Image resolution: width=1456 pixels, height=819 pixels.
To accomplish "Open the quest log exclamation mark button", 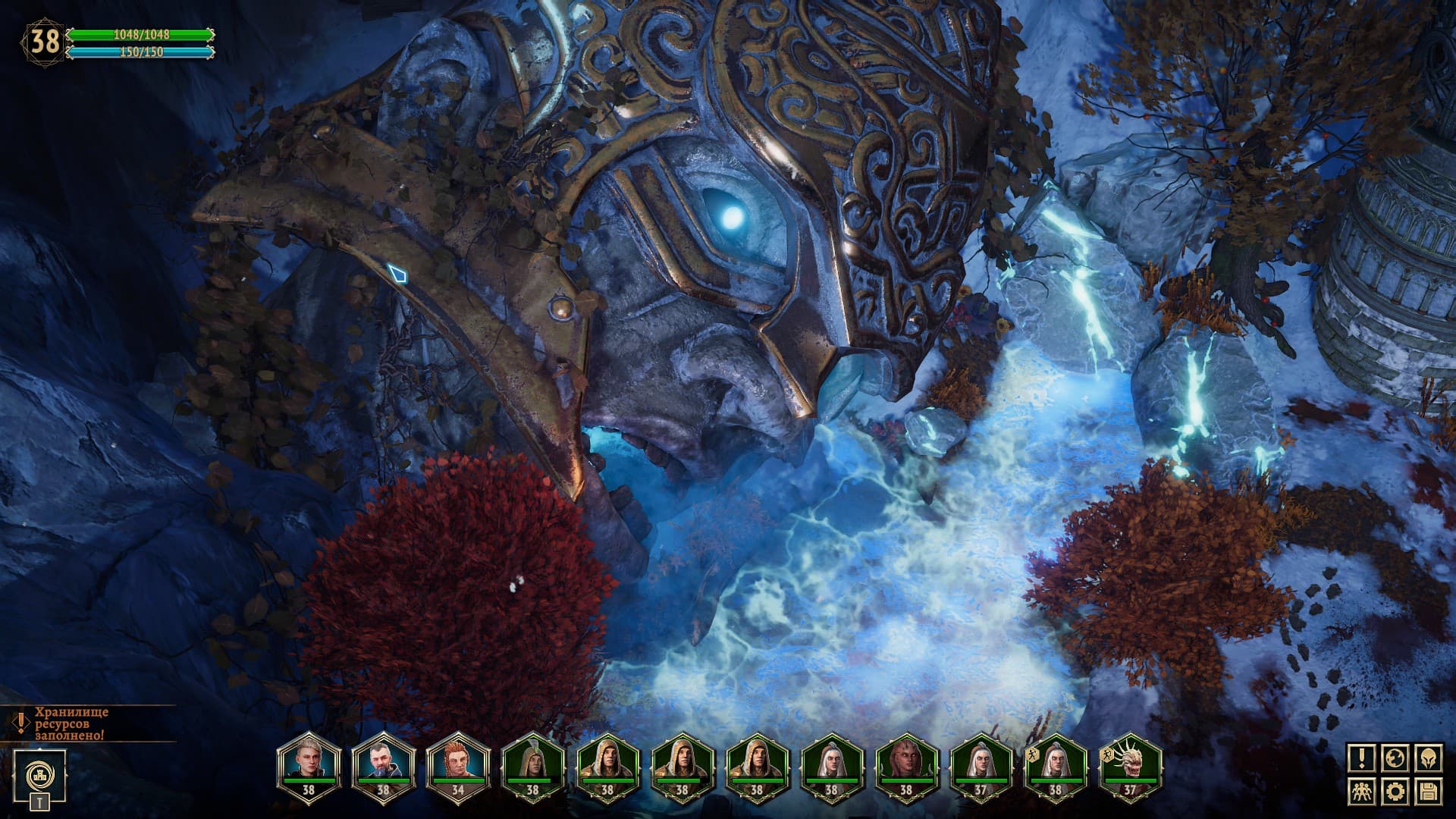I will tap(1362, 758).
